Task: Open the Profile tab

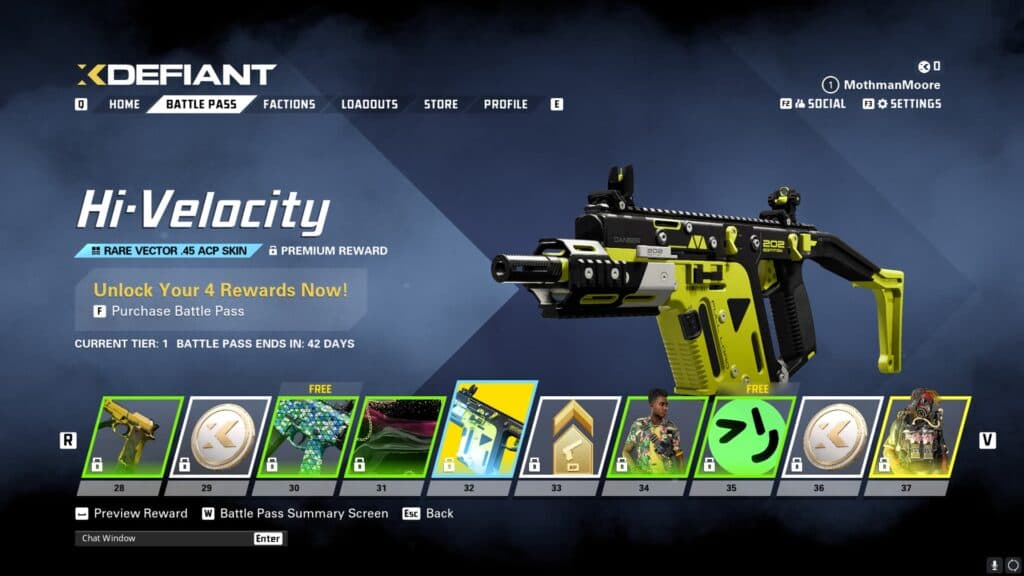Action: (x=506, y=104)
